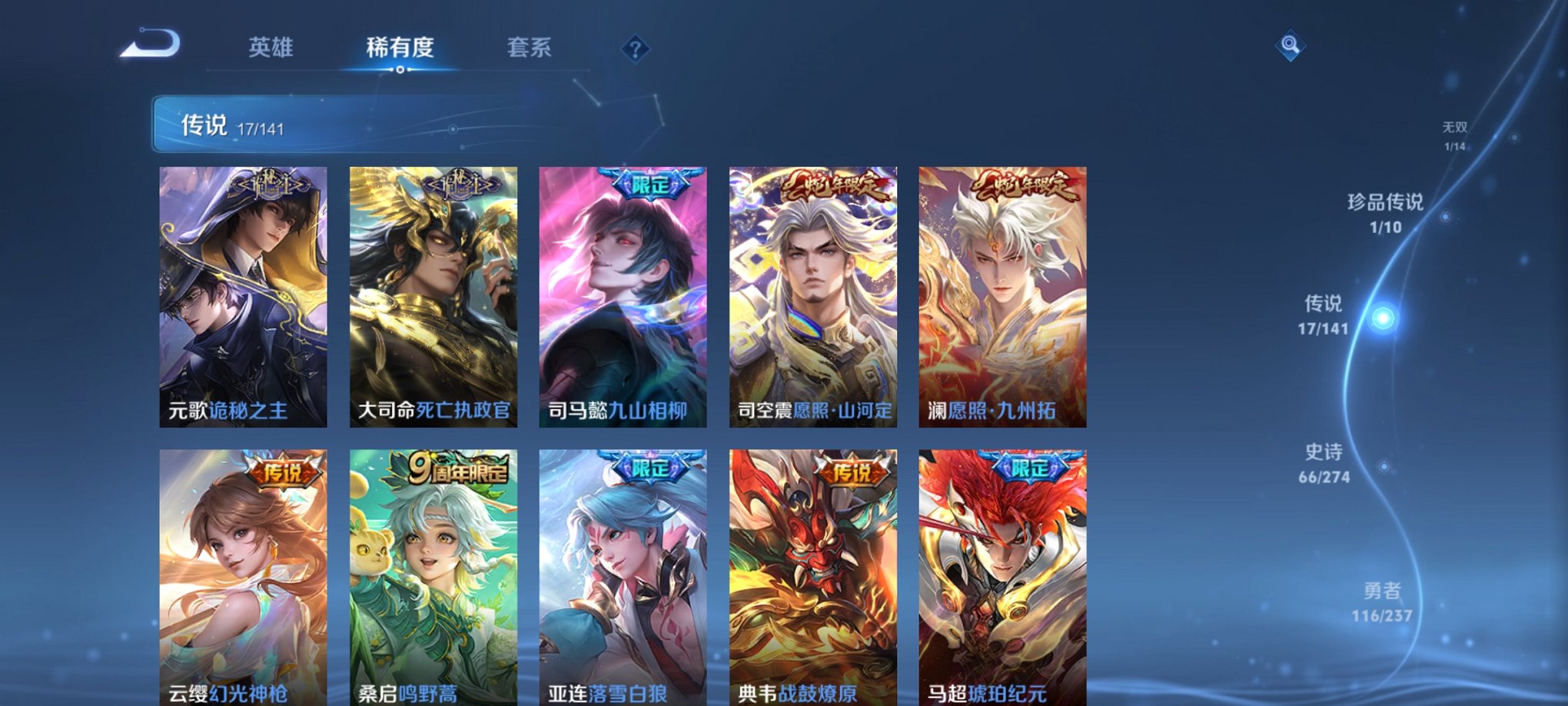Switch to the 英雄 tab
Viewport: 1568px width, 706px height.
(x=269, y=48)
